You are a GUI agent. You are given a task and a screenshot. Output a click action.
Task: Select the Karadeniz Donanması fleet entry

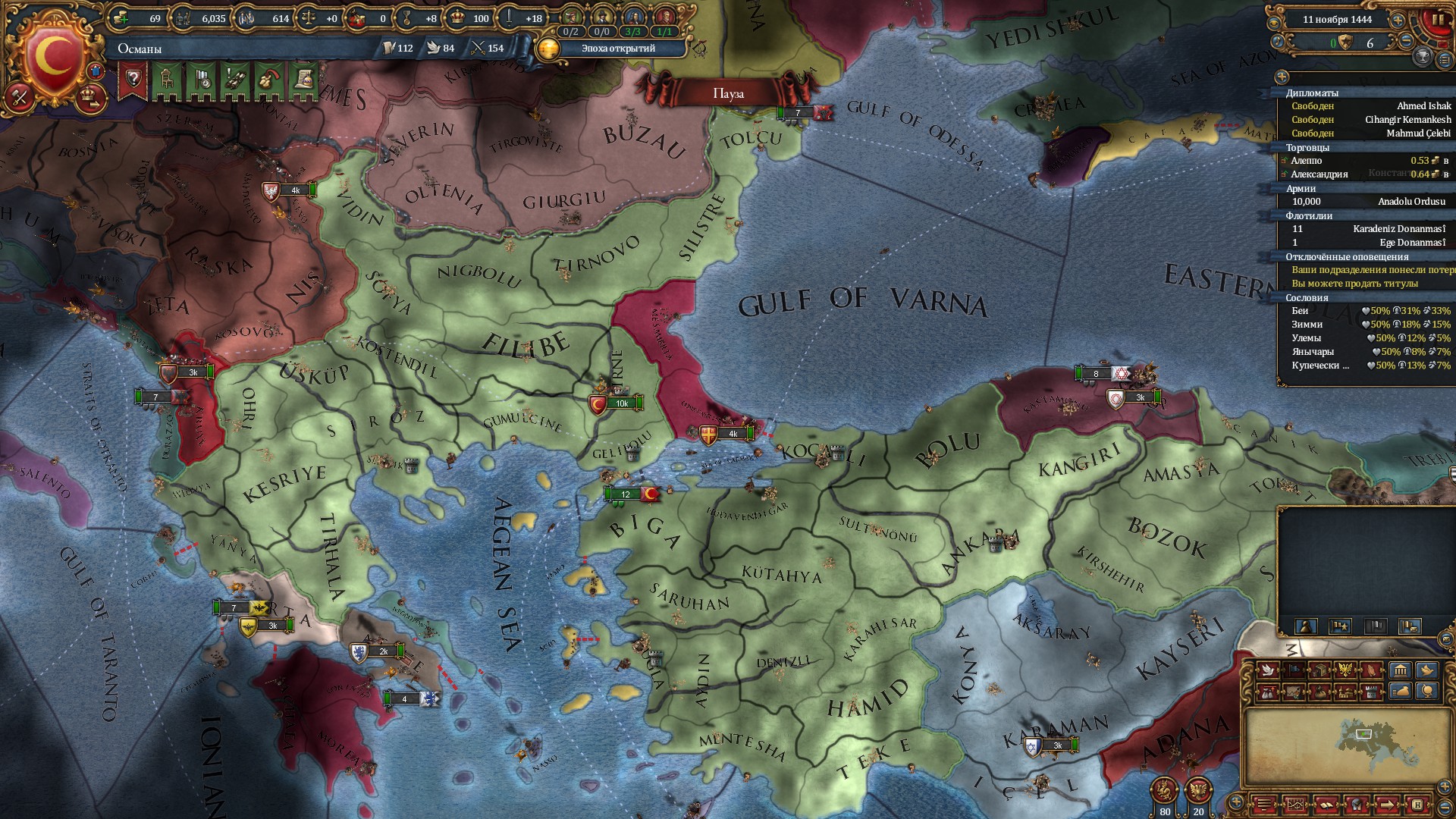click(1398, 229)
